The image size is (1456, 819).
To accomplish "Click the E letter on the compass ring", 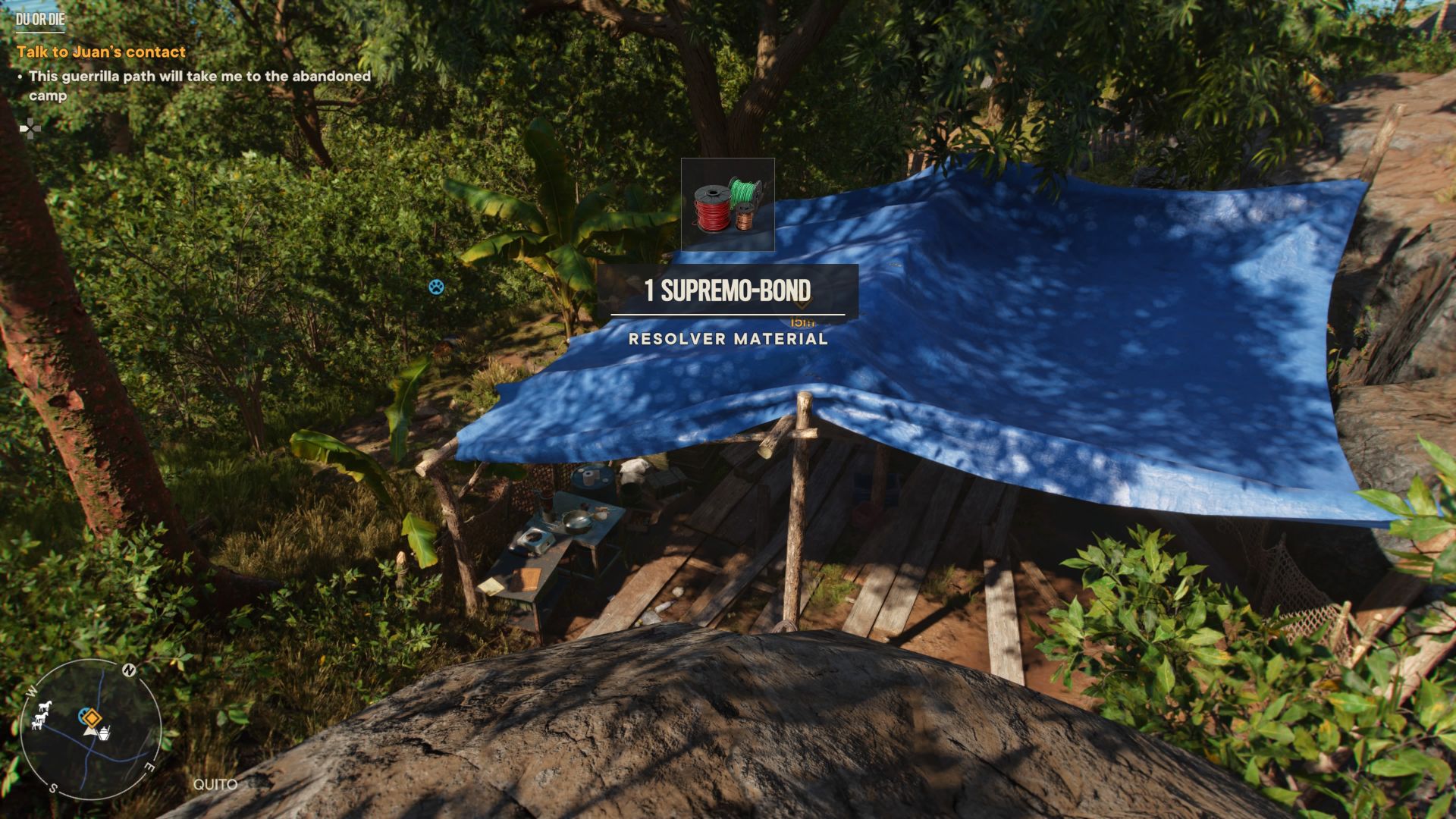I will point(150,767).
